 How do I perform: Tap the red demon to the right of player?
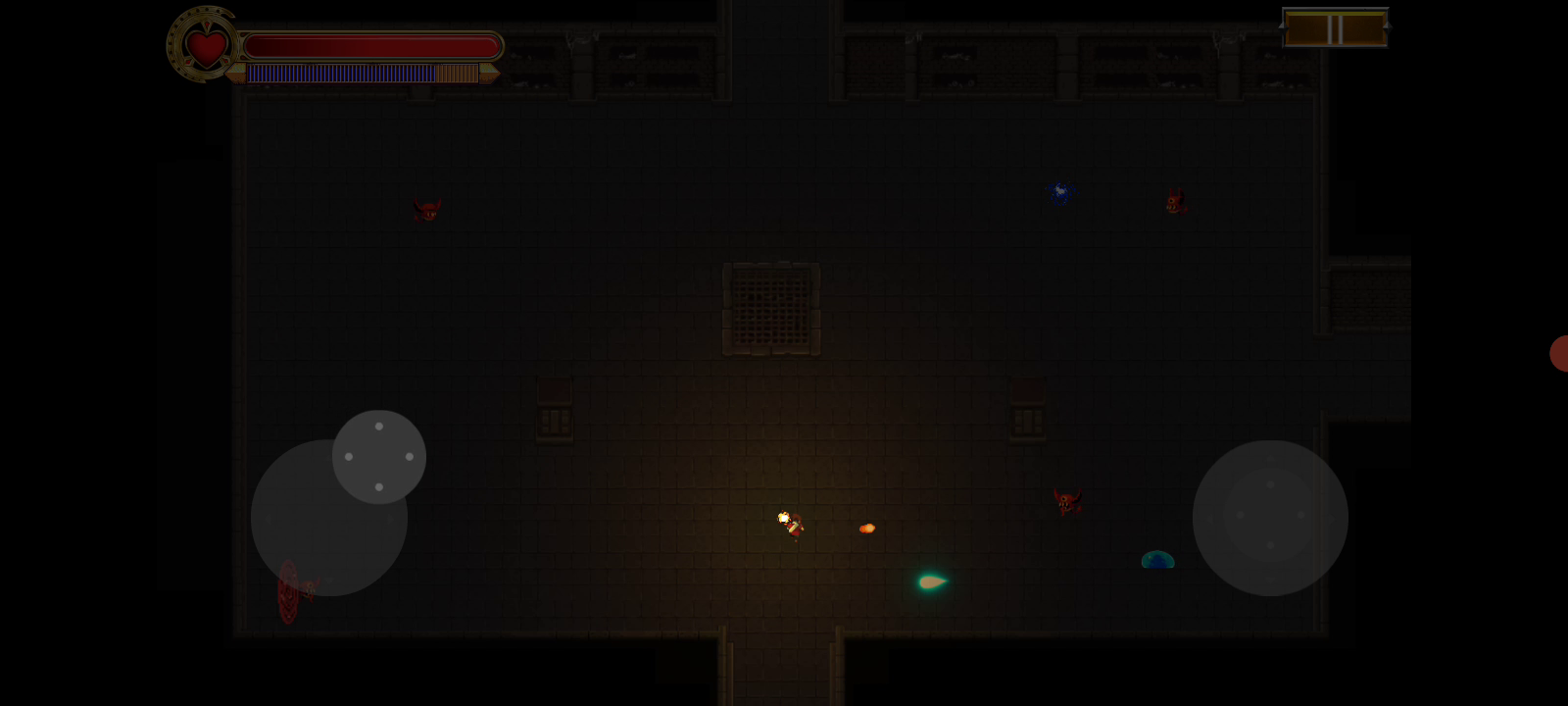1068,504
